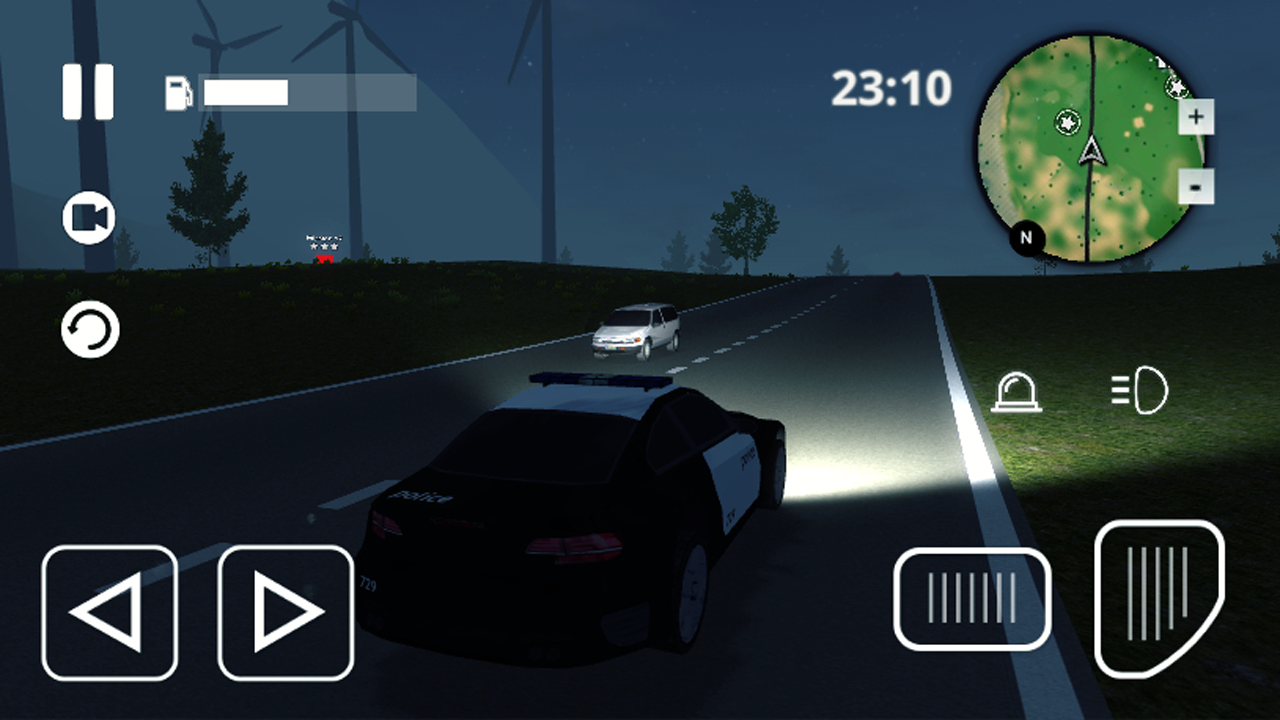
Task: Zoom out on the minimap
Action: pos(1196,187)
